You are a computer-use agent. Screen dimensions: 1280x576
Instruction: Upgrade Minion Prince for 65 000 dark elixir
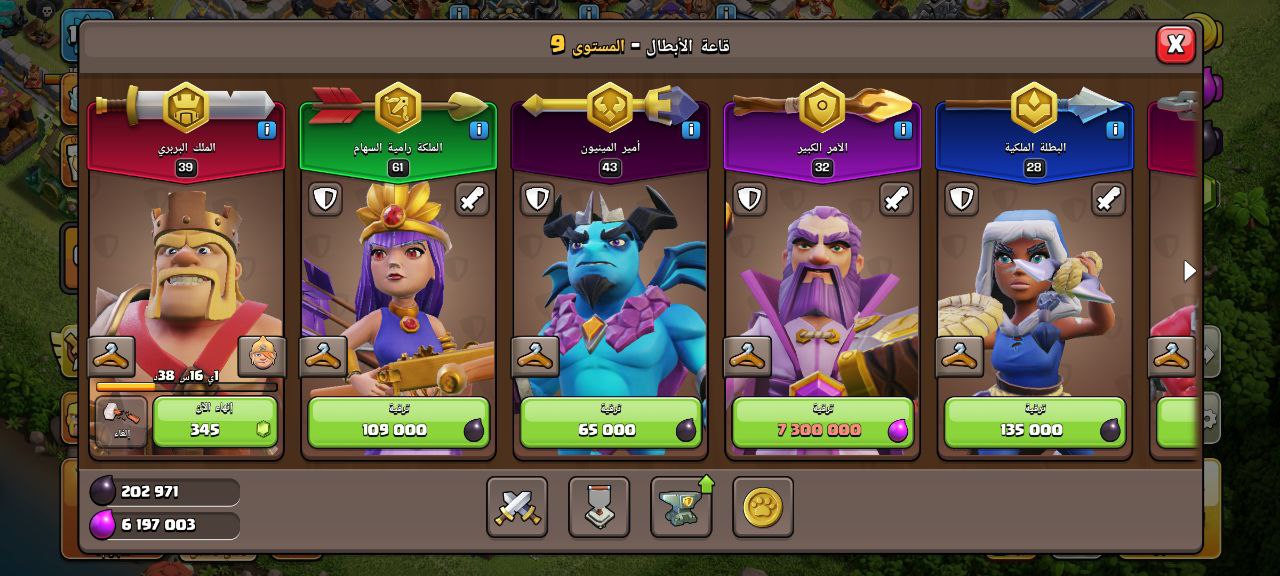pos(610,422)
